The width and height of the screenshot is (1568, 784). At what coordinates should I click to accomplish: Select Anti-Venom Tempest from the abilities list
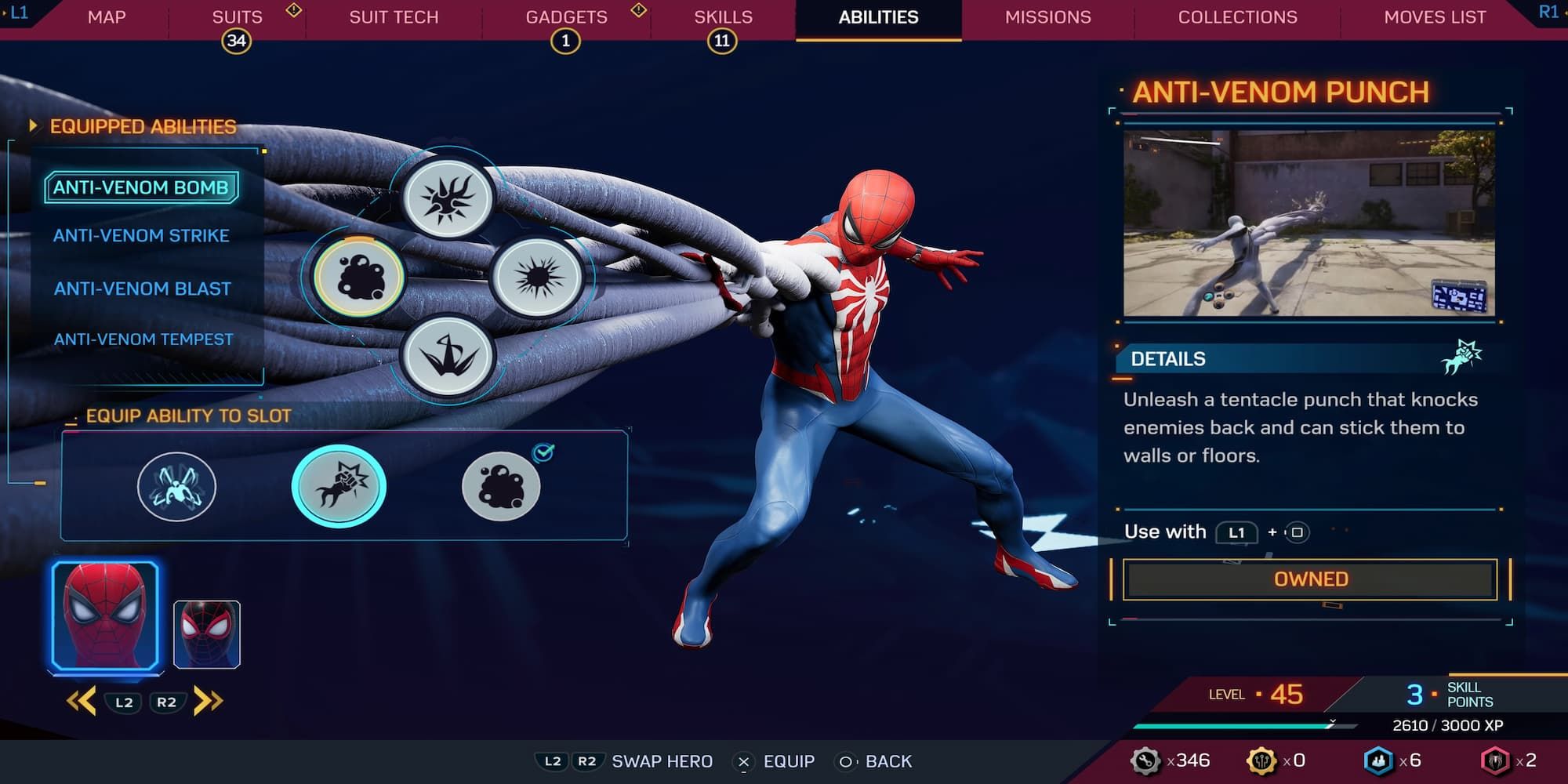click(143, 339)
